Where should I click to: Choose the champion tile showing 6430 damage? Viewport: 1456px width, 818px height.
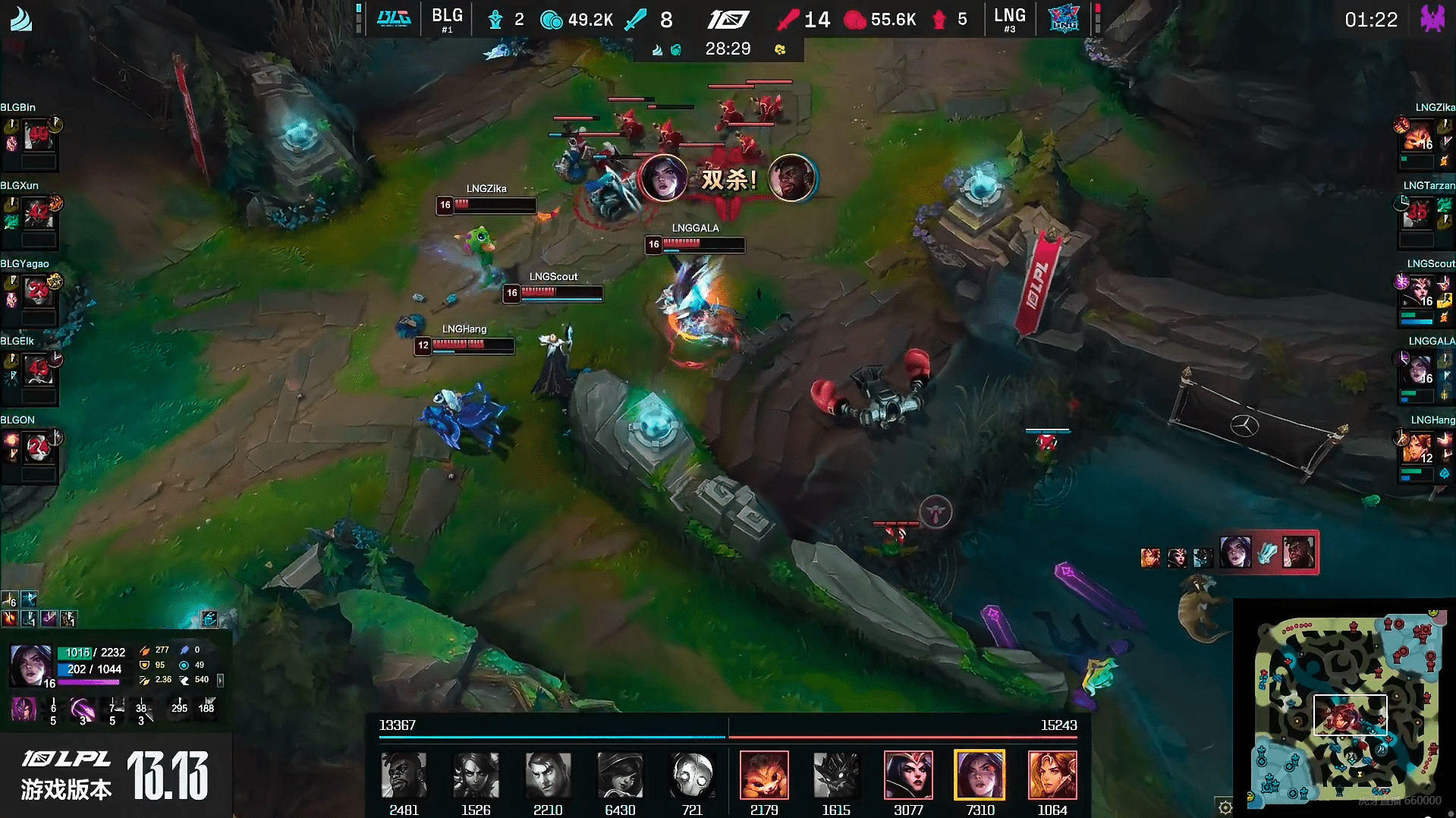tap(620, 775)
